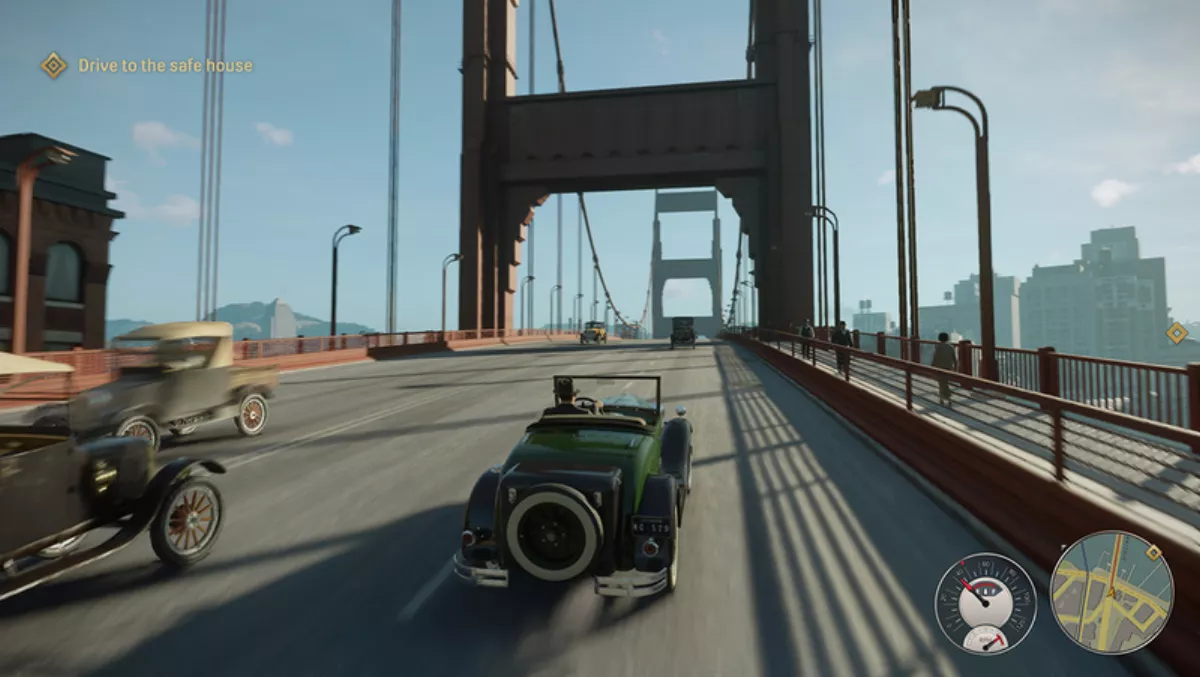This screenshot has width=1200, height=677.
Task: Click the yellow diamond waypoint marker over the skyline
Action: pyautogui.click(x=1177, y=333)
